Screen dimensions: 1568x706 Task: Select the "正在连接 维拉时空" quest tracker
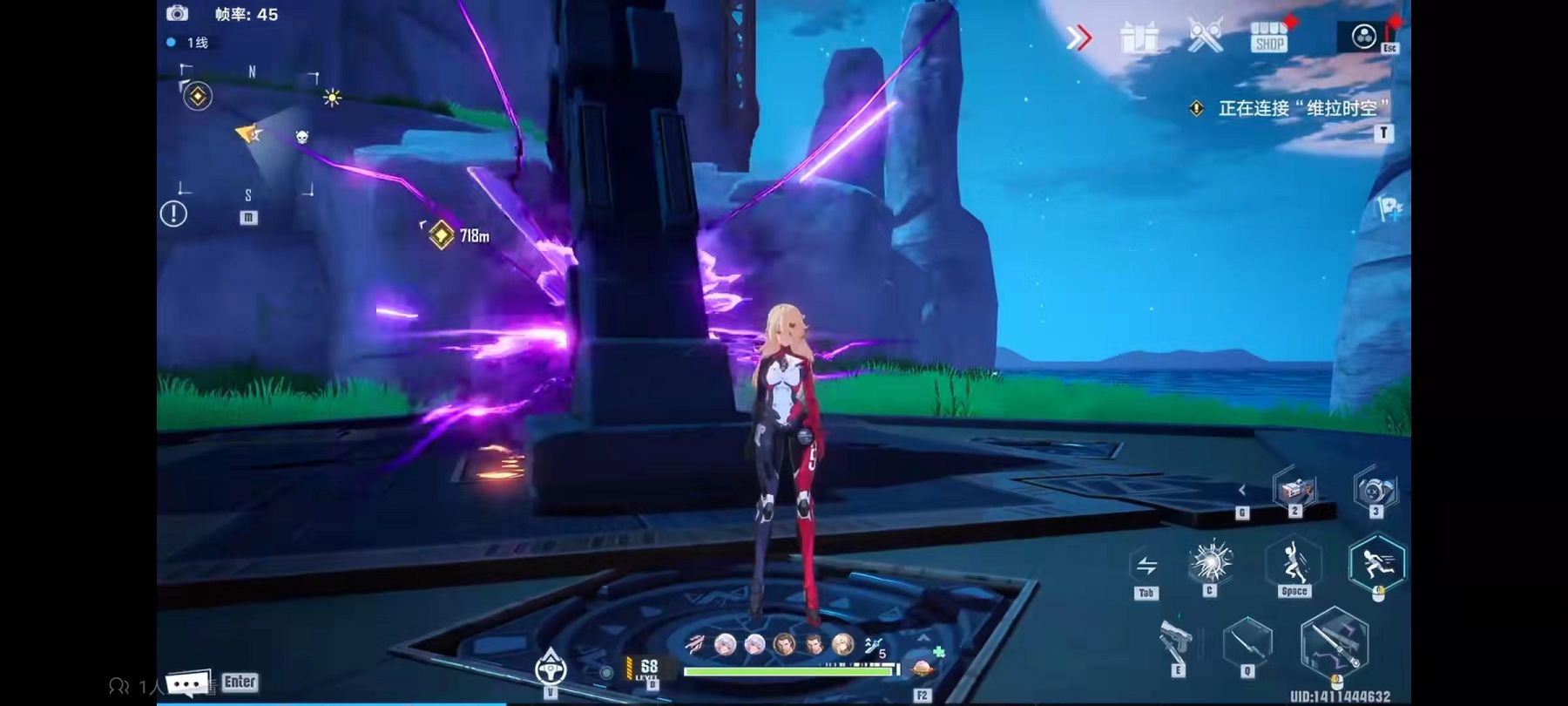[1296, 108]
